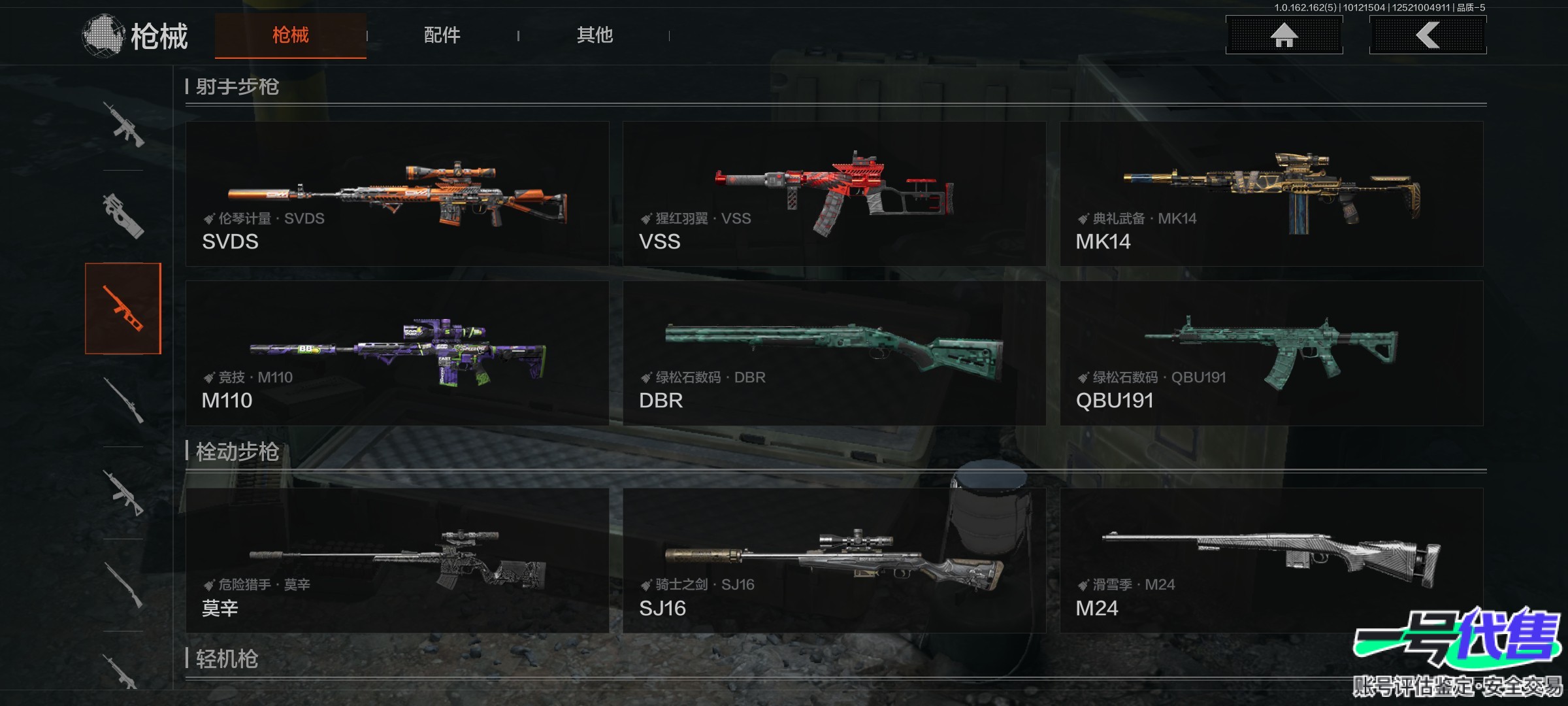Image resolution: width=1568 pixels, height=706 pixels.
Task: Select the purple M110 rifle card
Action: point(397,353)
